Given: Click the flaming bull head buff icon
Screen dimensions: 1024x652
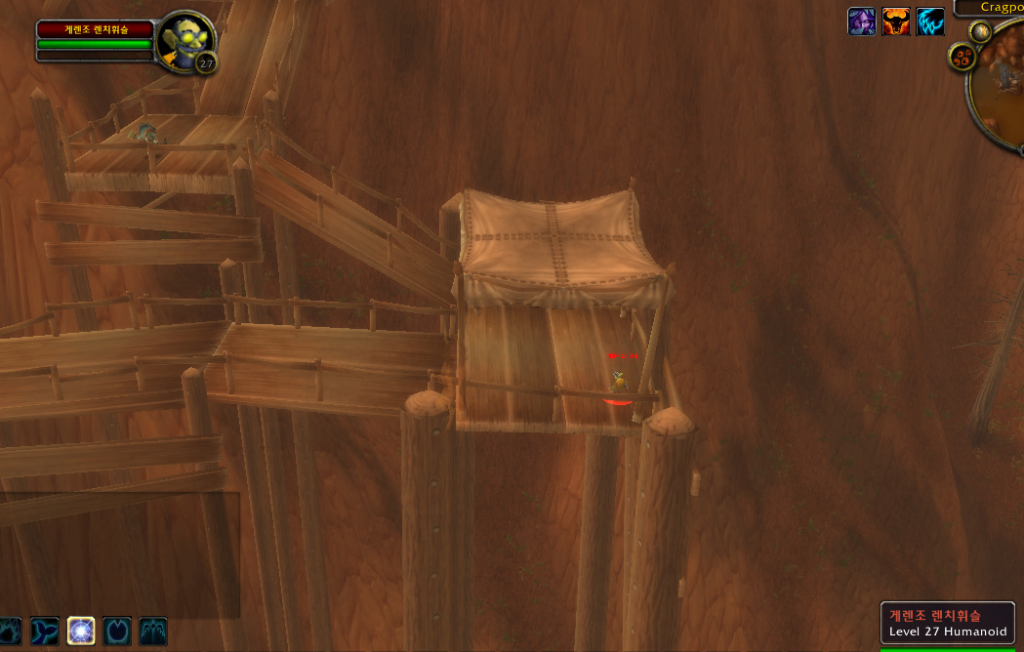Looking at the screenshot, I should coord(896,21).
